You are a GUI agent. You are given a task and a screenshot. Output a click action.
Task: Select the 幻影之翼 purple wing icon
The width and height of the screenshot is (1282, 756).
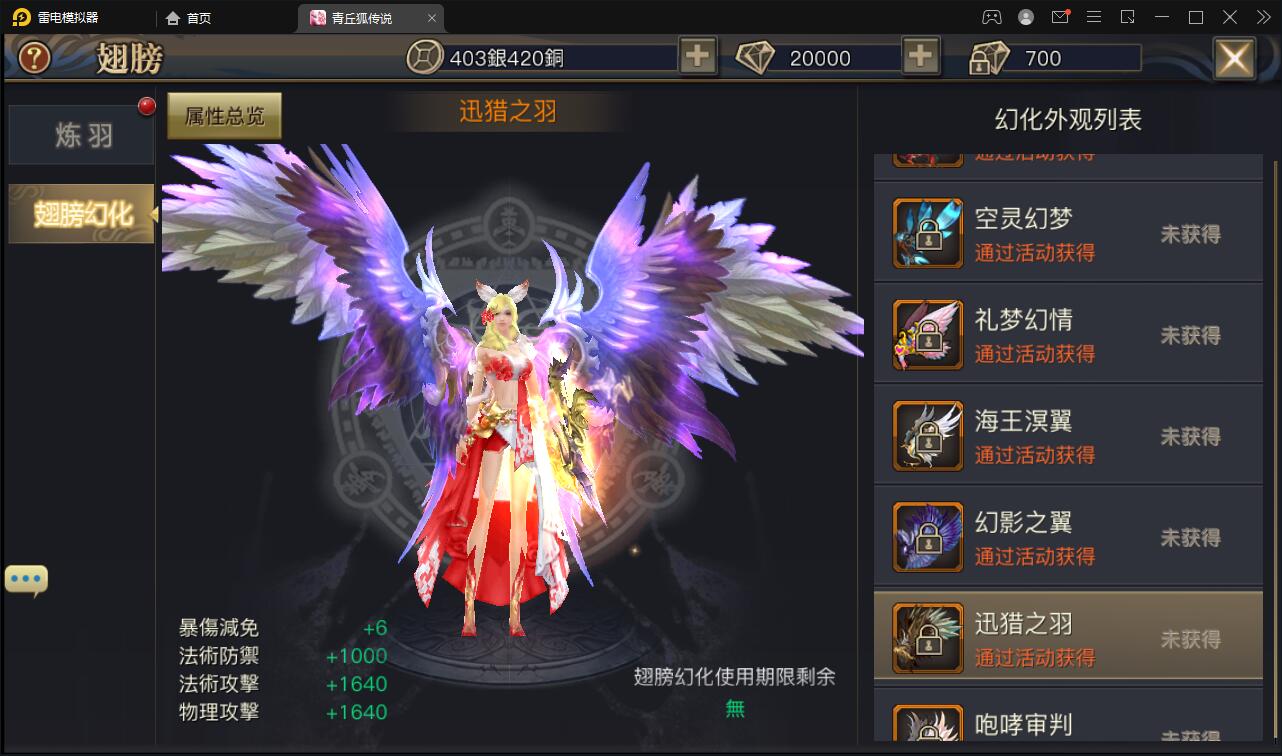click(x=926, y=536)
